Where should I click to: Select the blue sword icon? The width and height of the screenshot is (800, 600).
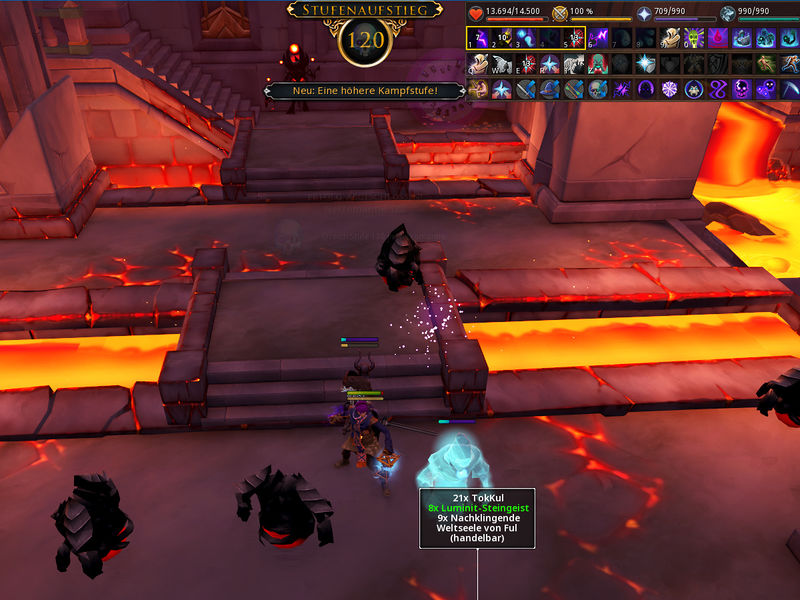[526, 89]
